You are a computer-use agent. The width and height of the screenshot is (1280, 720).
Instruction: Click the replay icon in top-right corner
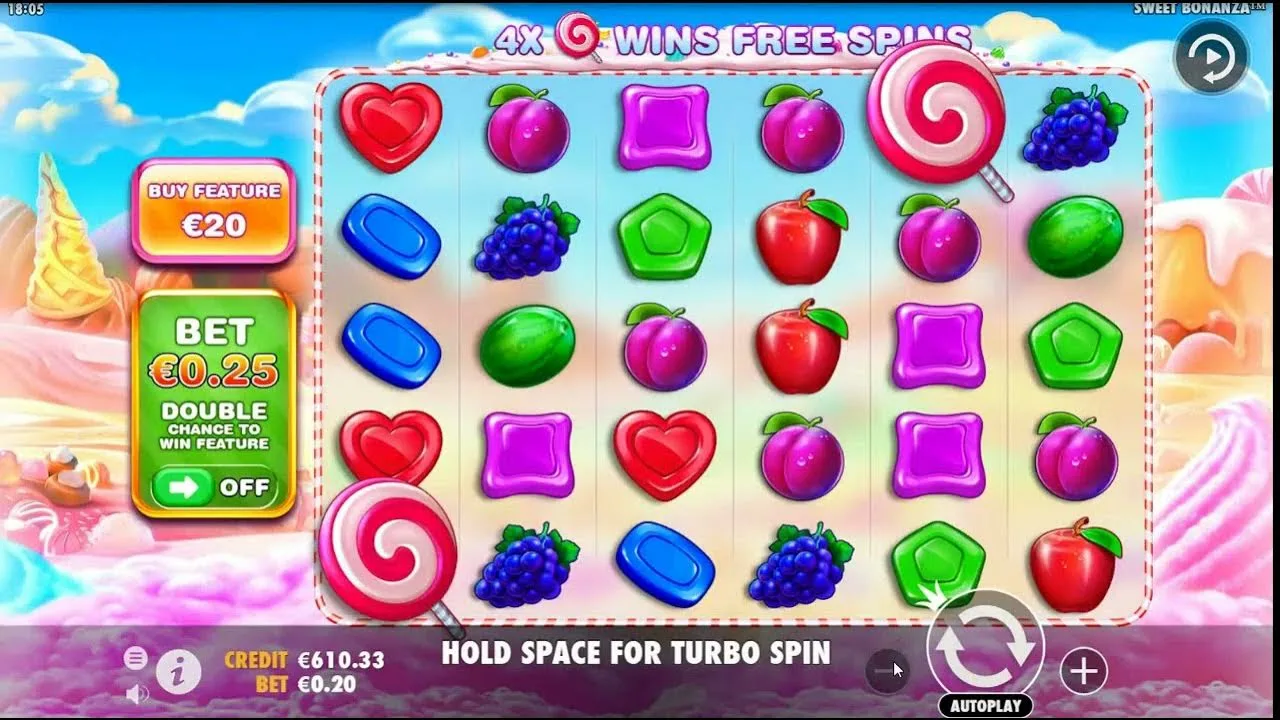coord(1210,58)
